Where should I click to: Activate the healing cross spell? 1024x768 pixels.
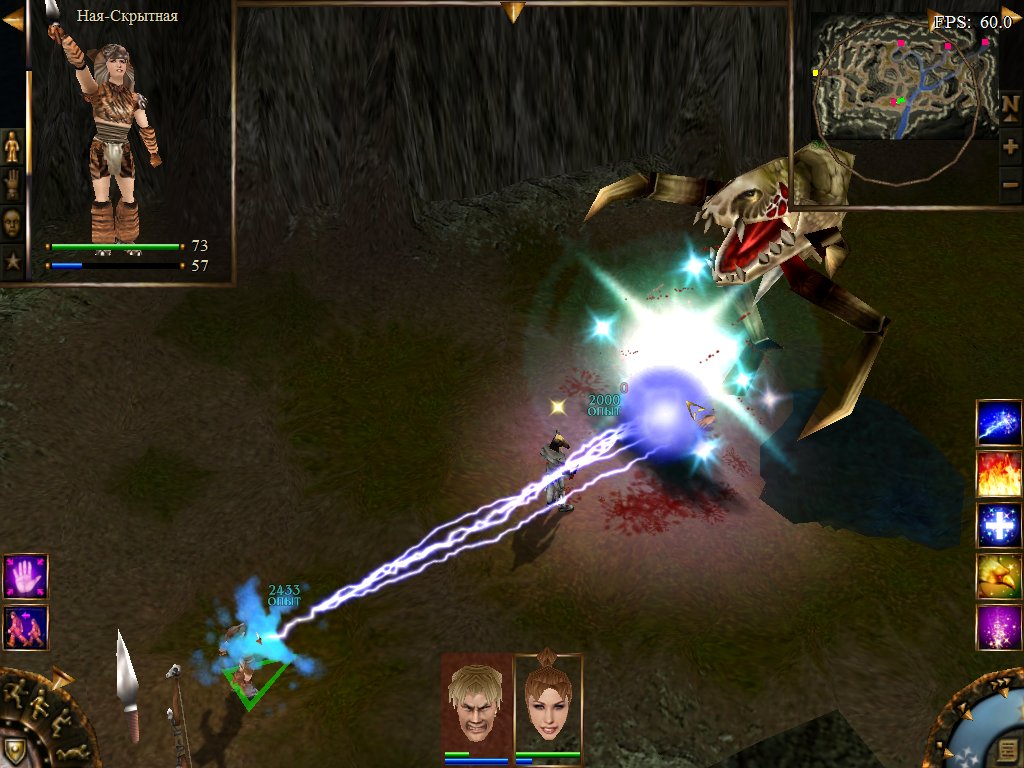click(x=999, y=526)
